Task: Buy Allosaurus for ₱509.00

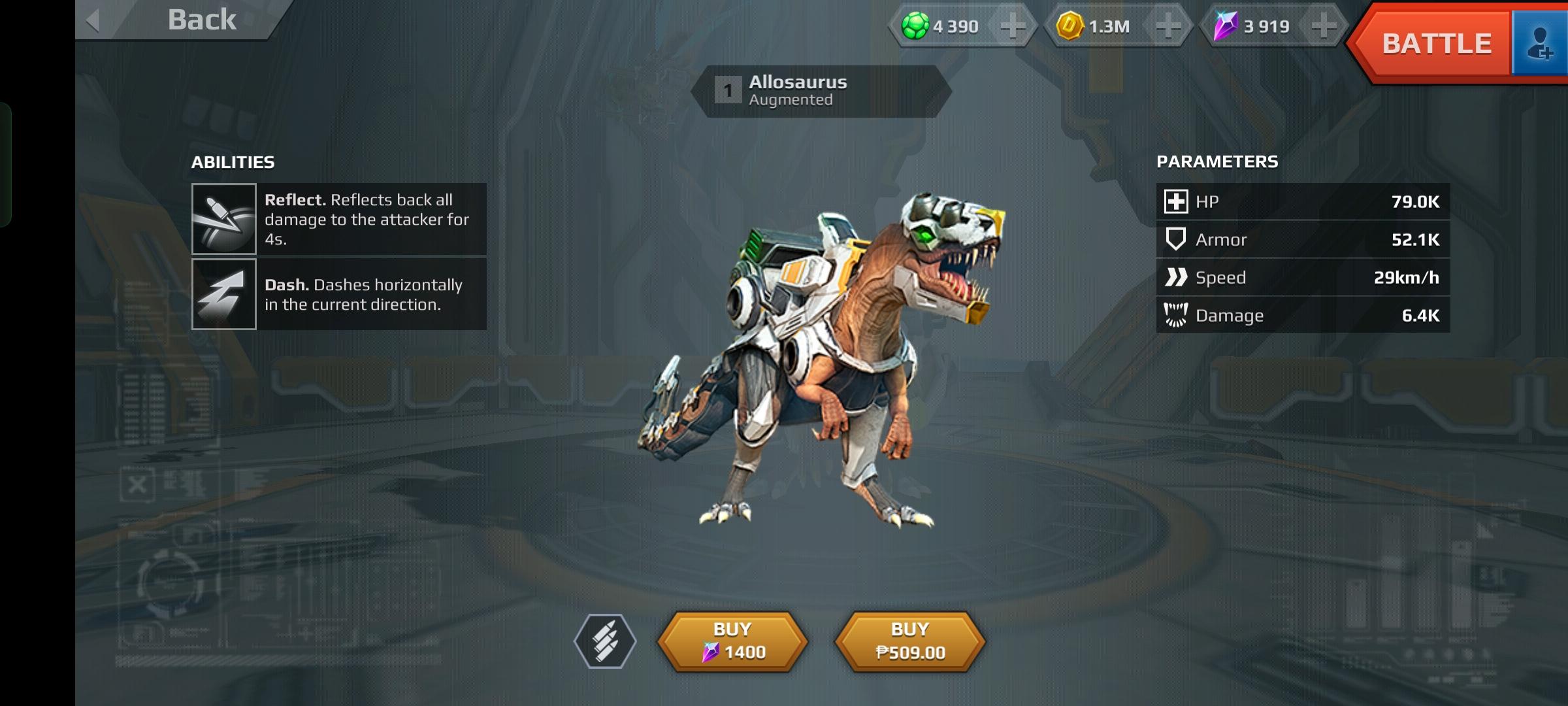Action: (910, 641)
